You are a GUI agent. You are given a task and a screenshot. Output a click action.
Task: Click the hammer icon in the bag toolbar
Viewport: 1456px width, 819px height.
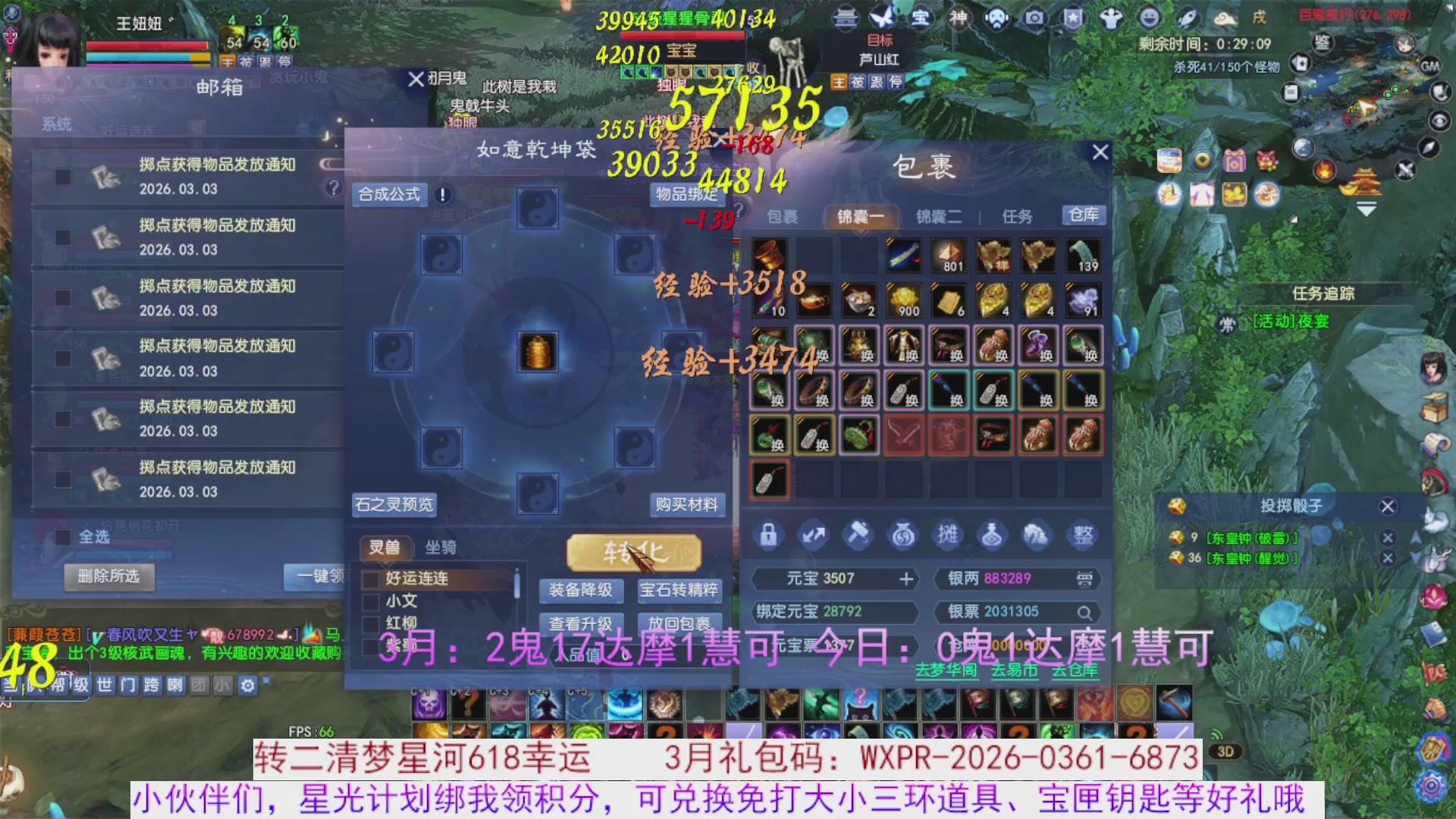[858, 535]
